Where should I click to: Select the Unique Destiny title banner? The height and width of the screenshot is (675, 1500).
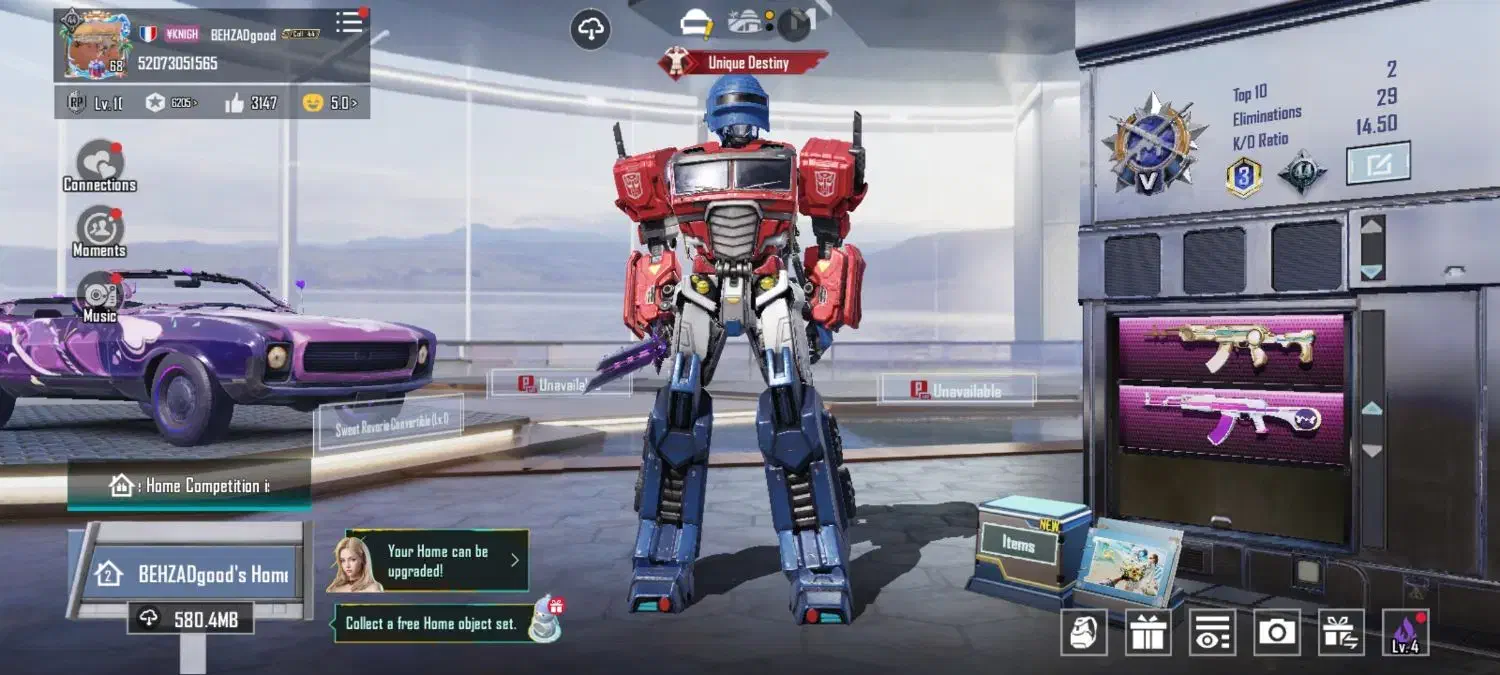click(743, 63)
